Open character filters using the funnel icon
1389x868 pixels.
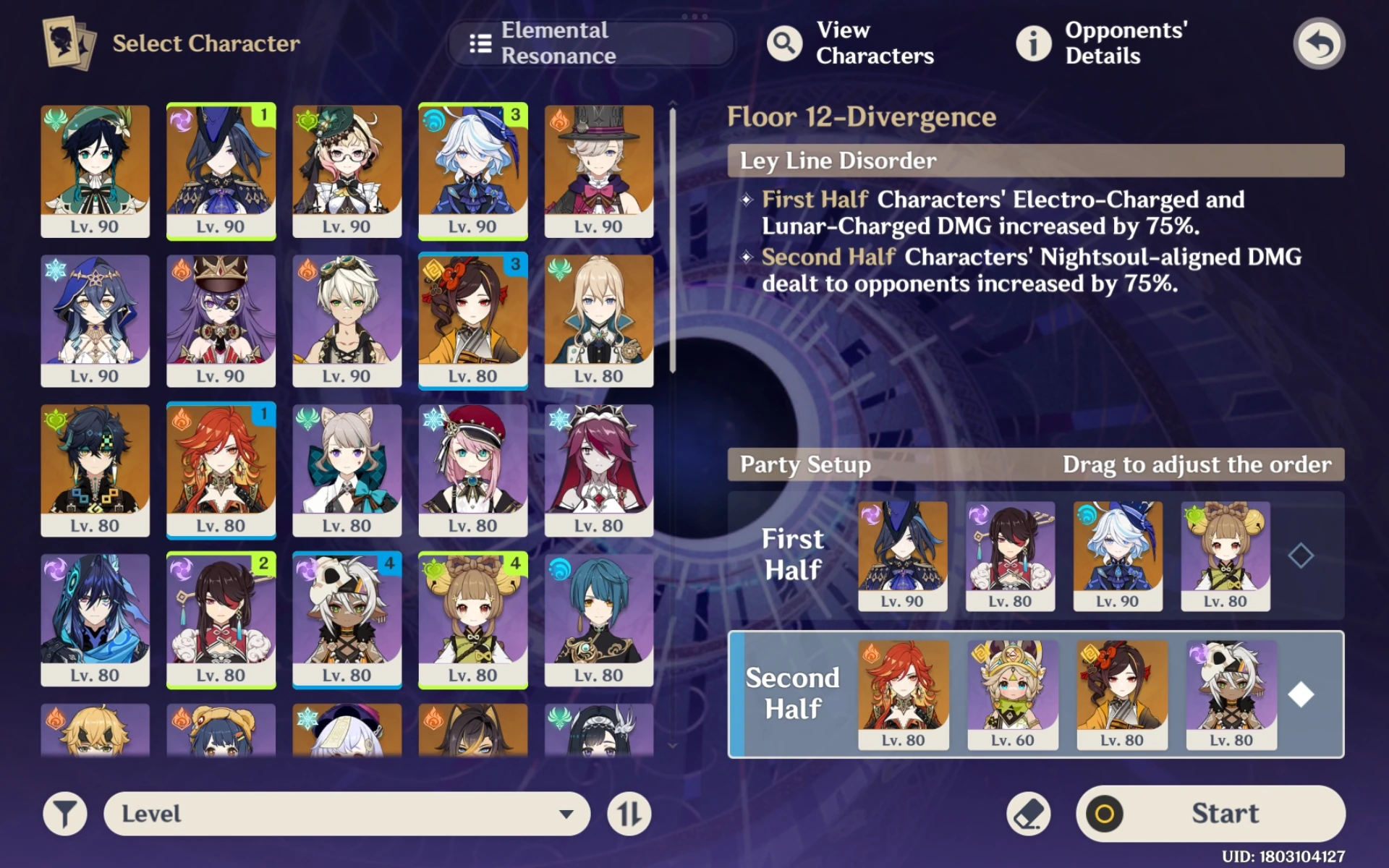point(64,813)
